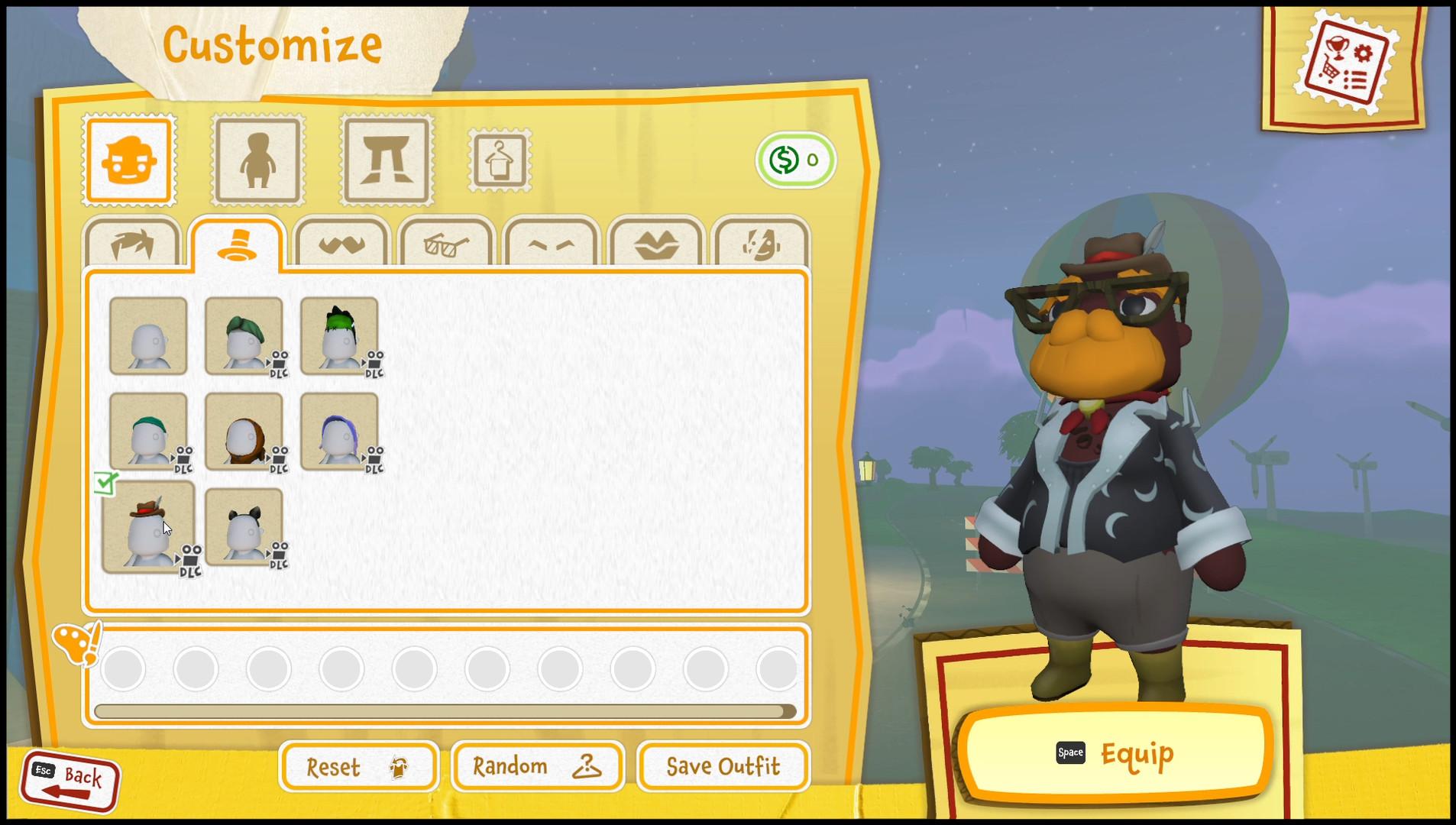Open the mustache customization tab

341,243
